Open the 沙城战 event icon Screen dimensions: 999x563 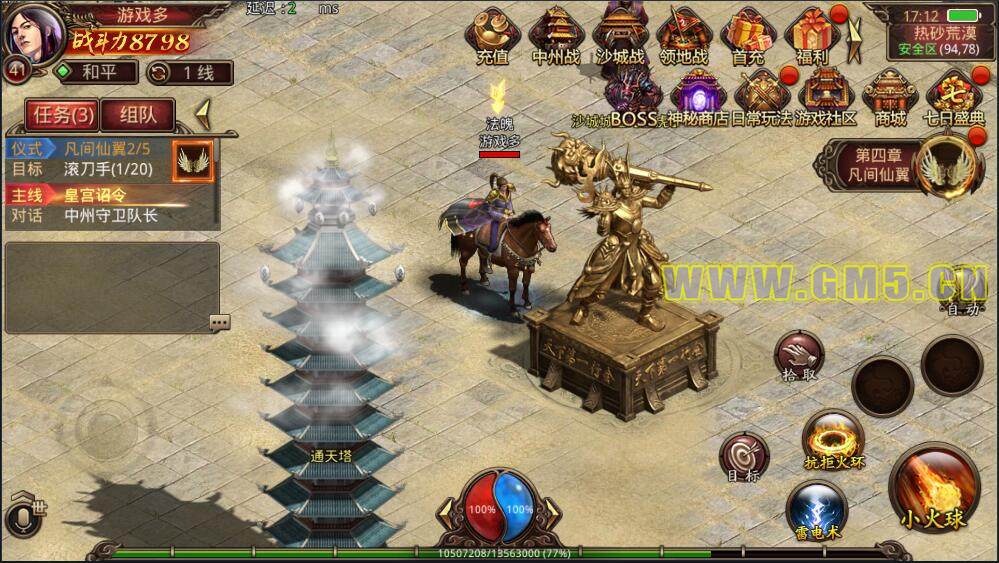click(x=619, y=33)
